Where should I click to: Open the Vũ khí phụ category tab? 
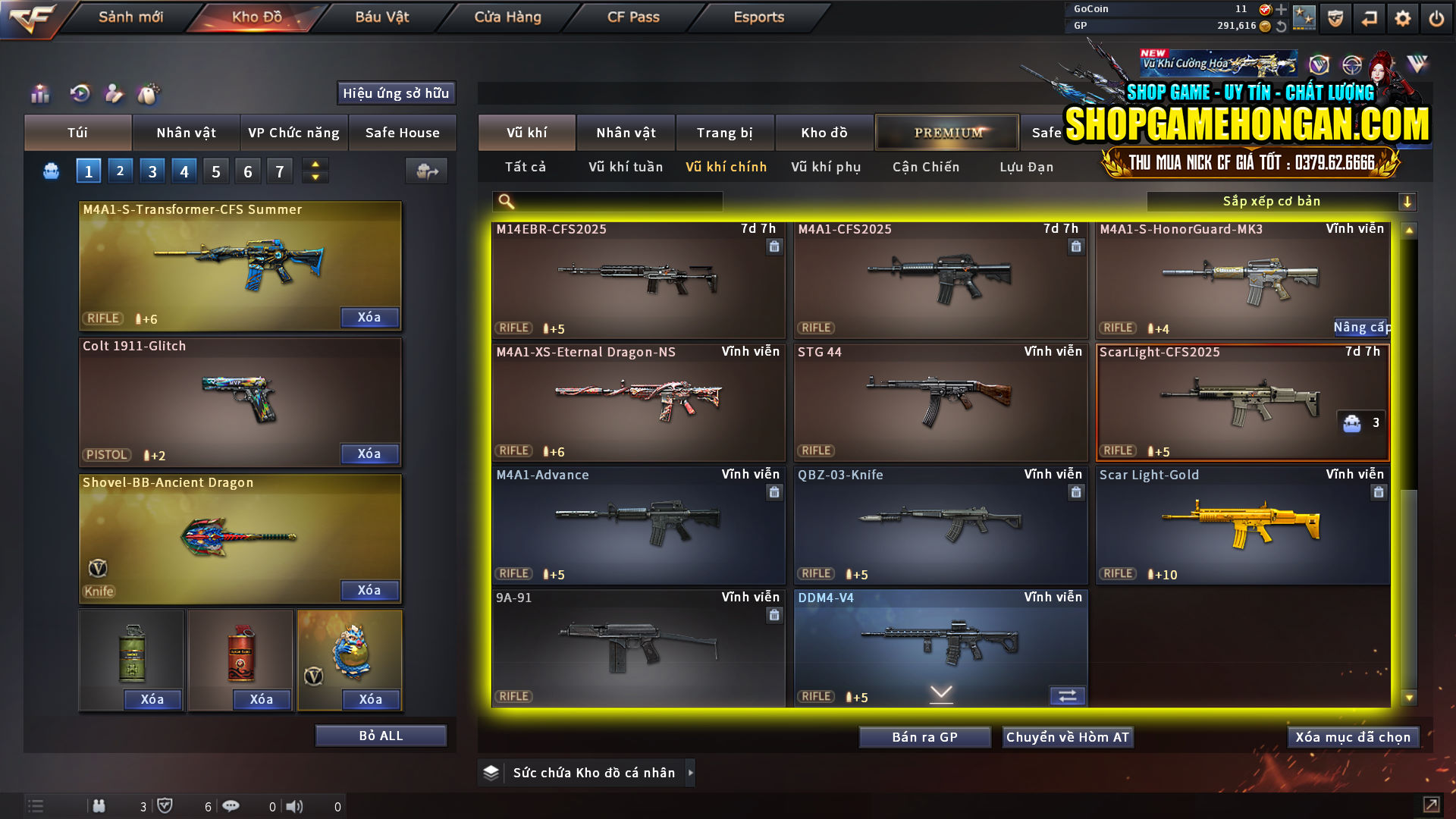[825, 167]
